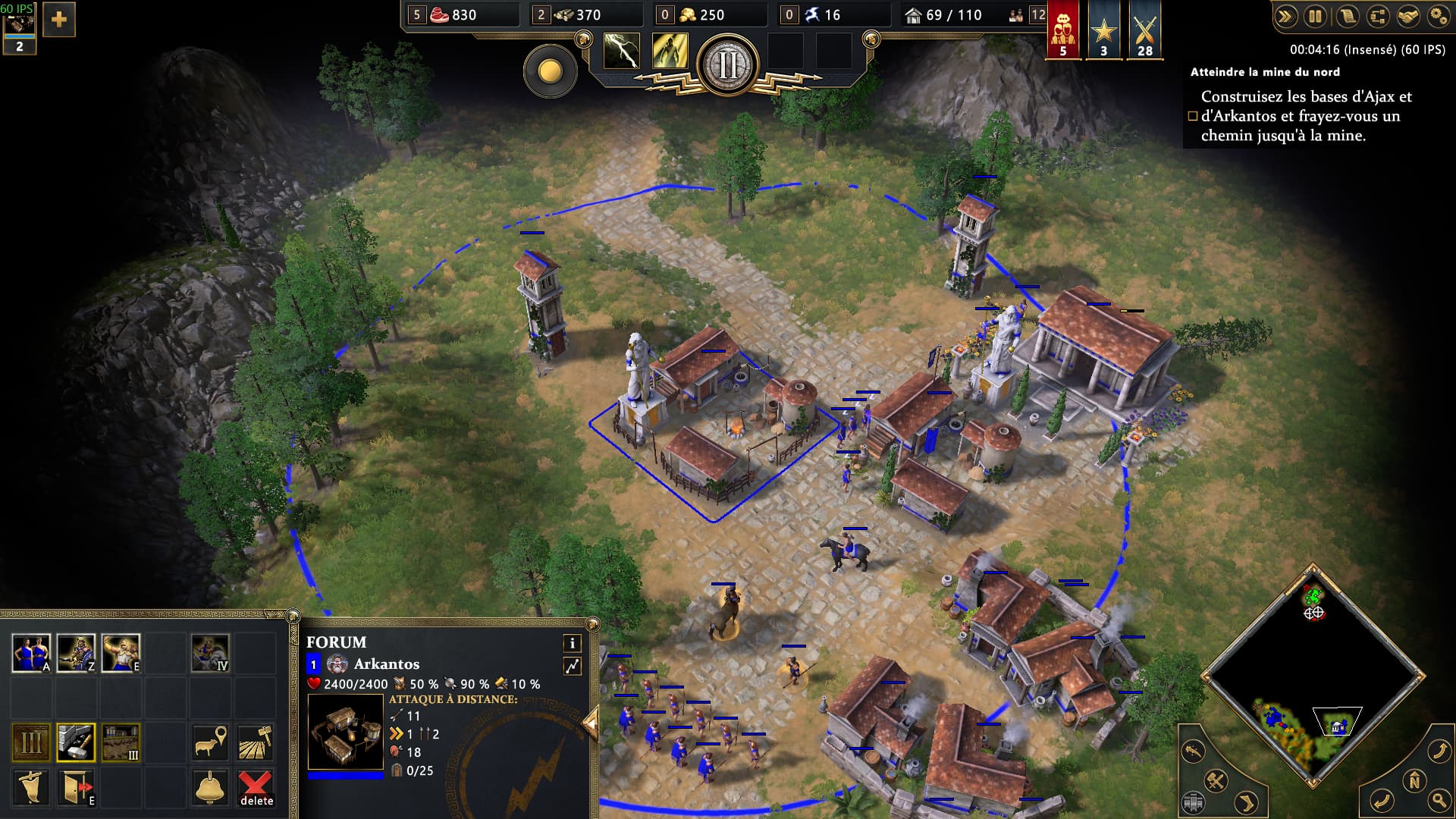Show the objectives scroll

pyautogui.click(x=1347, y=16)
